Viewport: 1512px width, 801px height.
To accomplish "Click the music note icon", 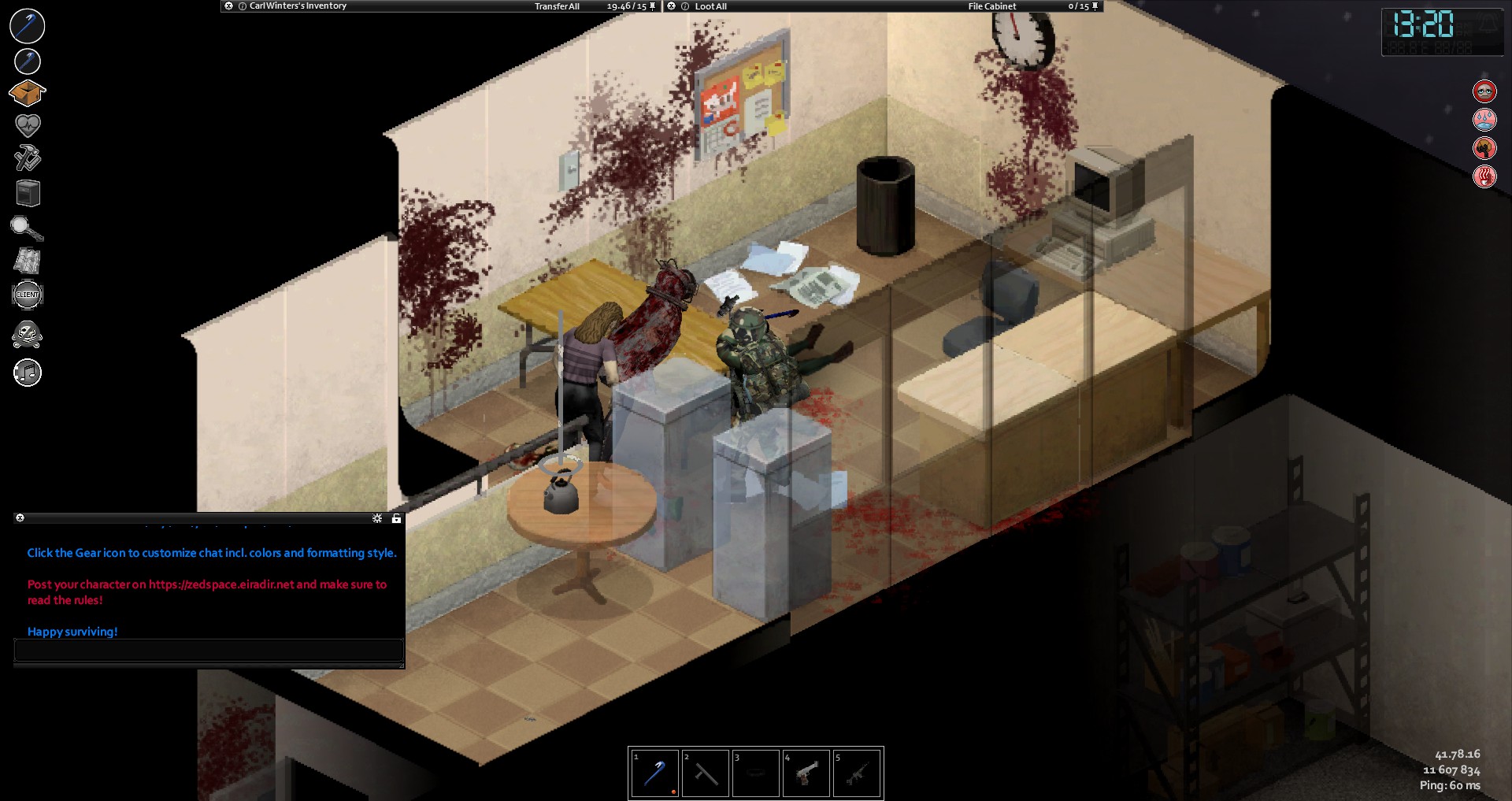I will tap(28, 373).
